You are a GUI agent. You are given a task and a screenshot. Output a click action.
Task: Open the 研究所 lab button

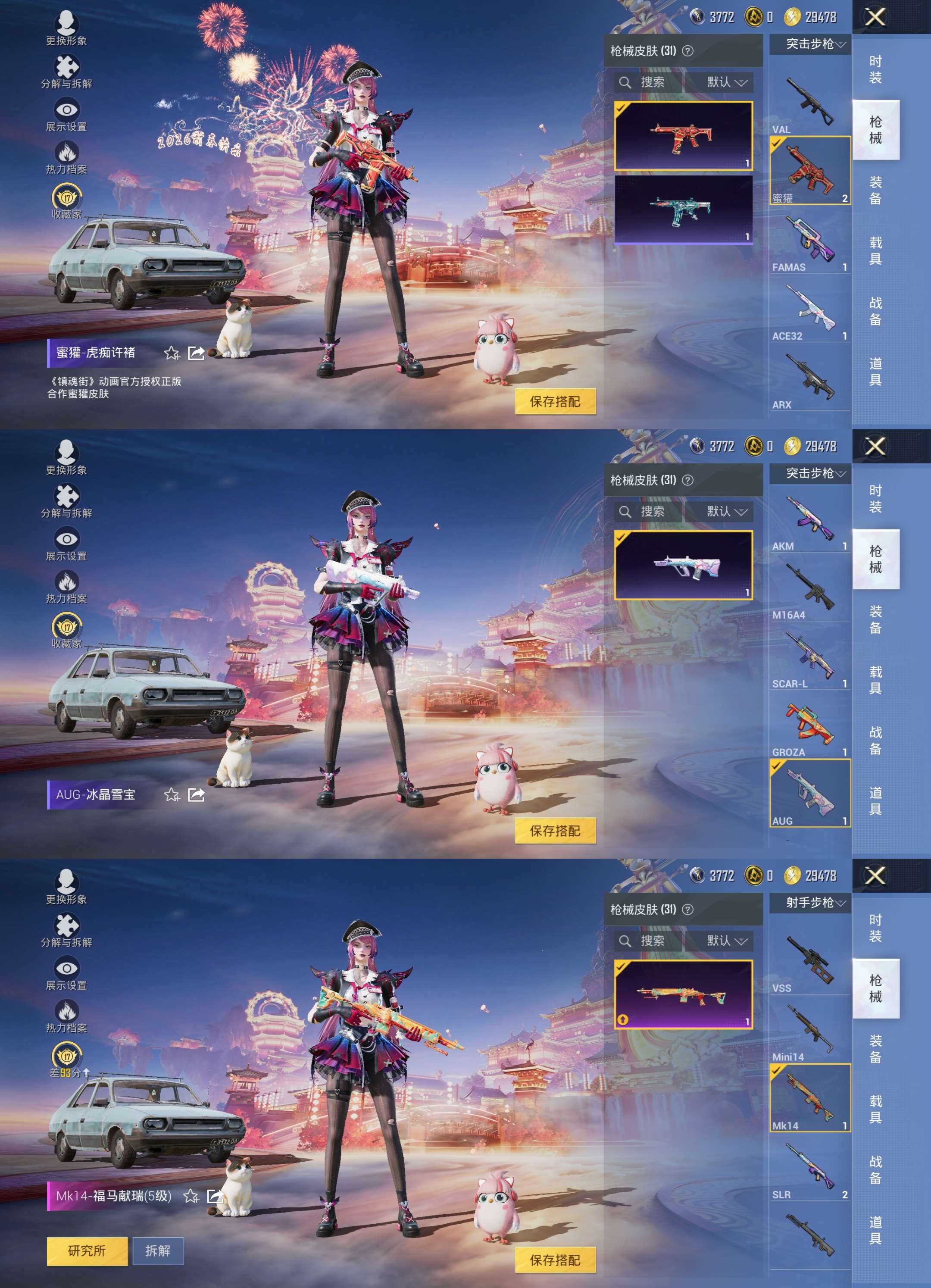[x=88, y=1251]
